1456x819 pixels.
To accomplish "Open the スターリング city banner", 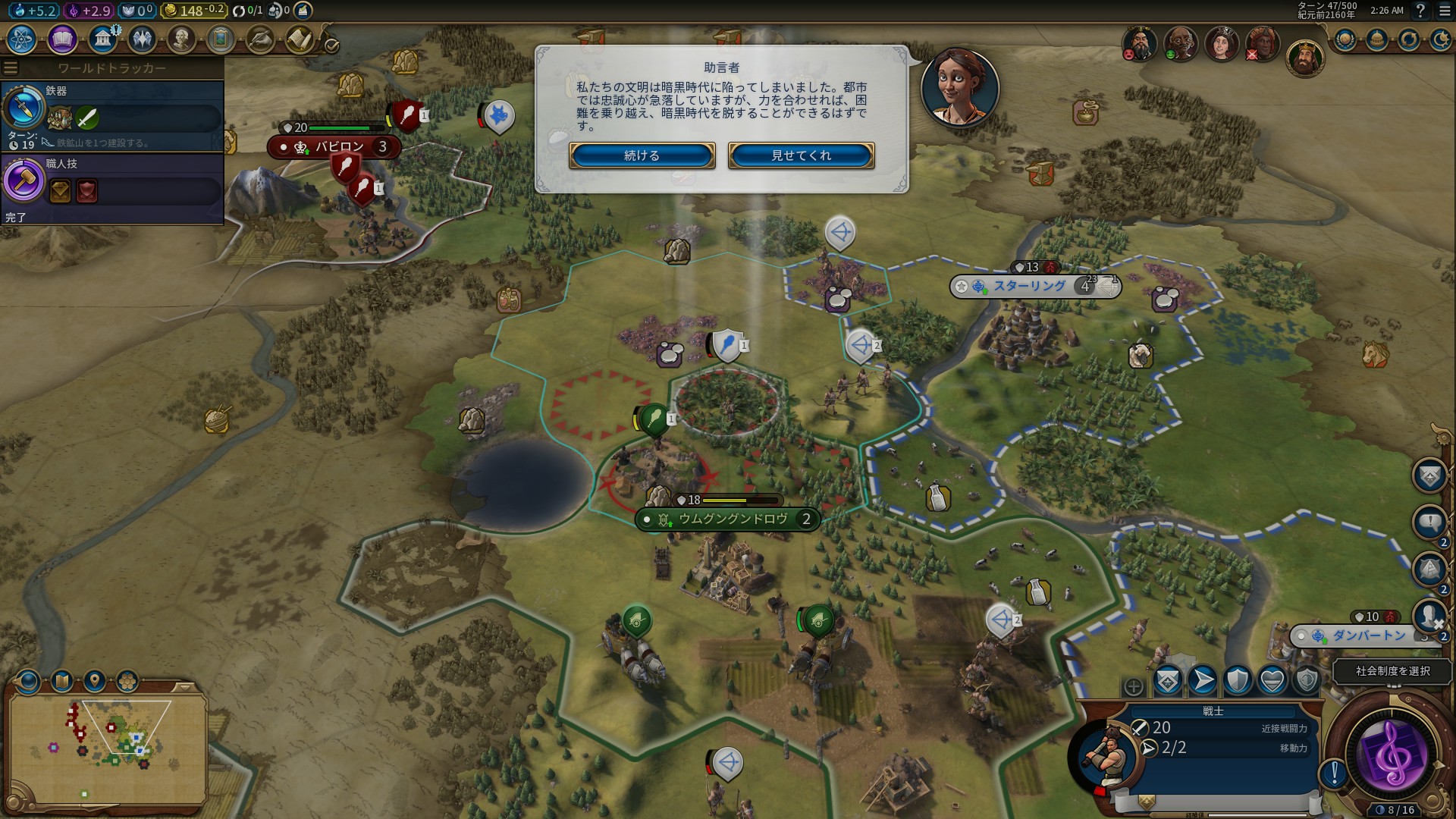I will coord(1030,287).
